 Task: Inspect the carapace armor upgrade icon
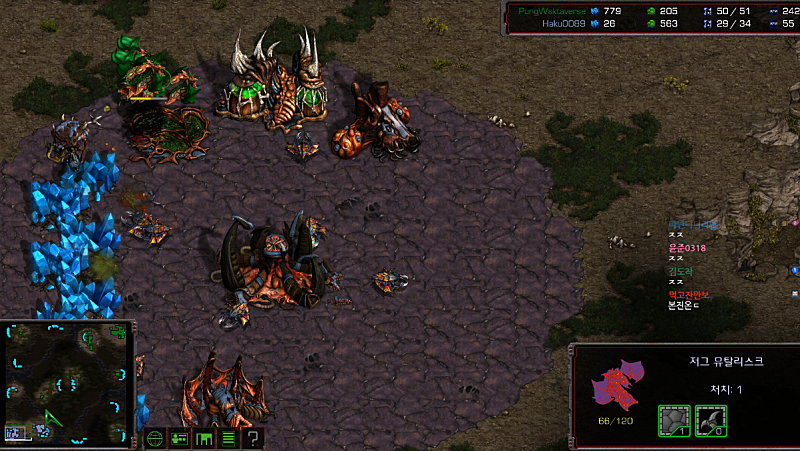(x=673, y=420)
